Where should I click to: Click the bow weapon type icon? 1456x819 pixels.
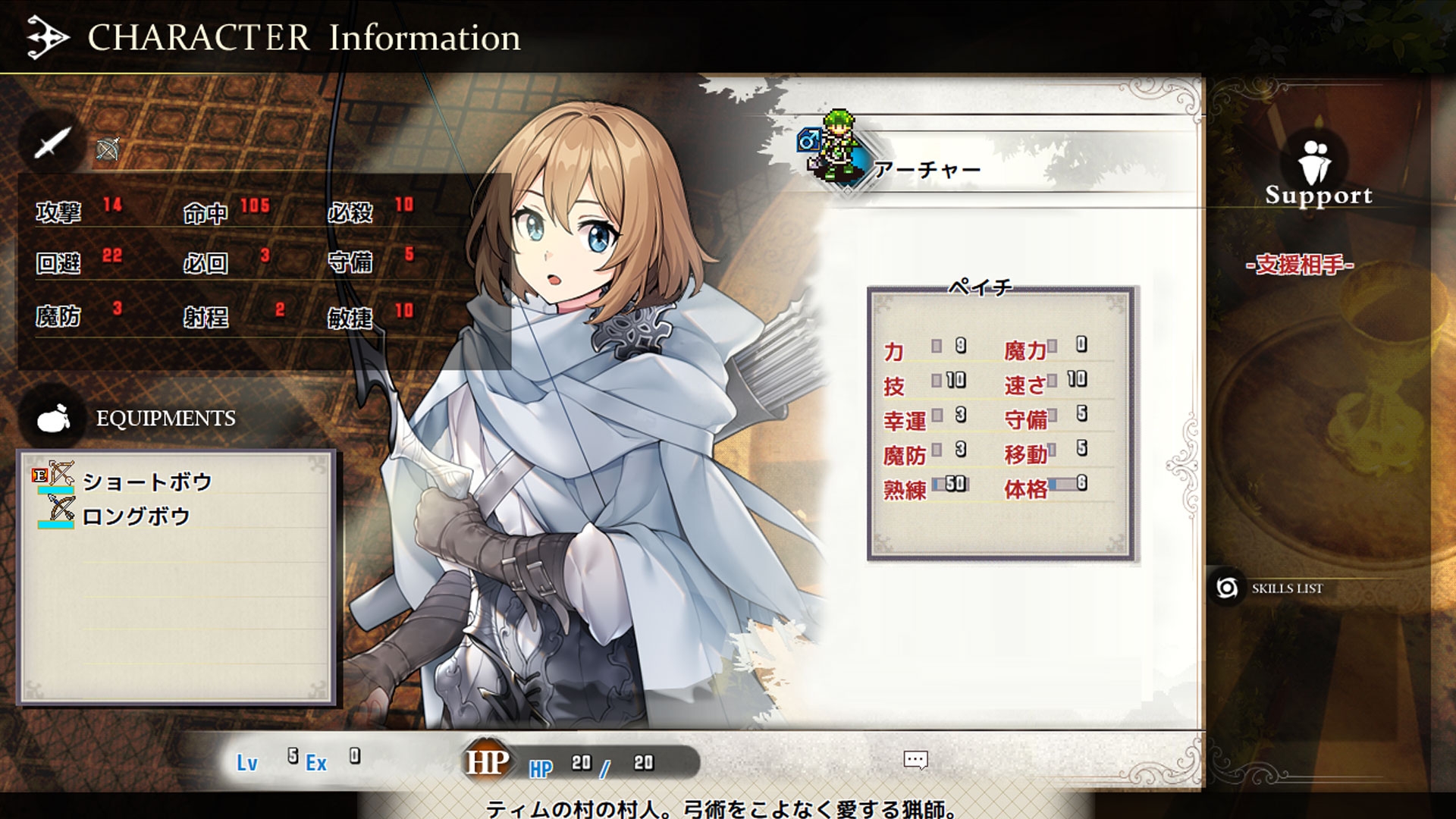[108, 150]
